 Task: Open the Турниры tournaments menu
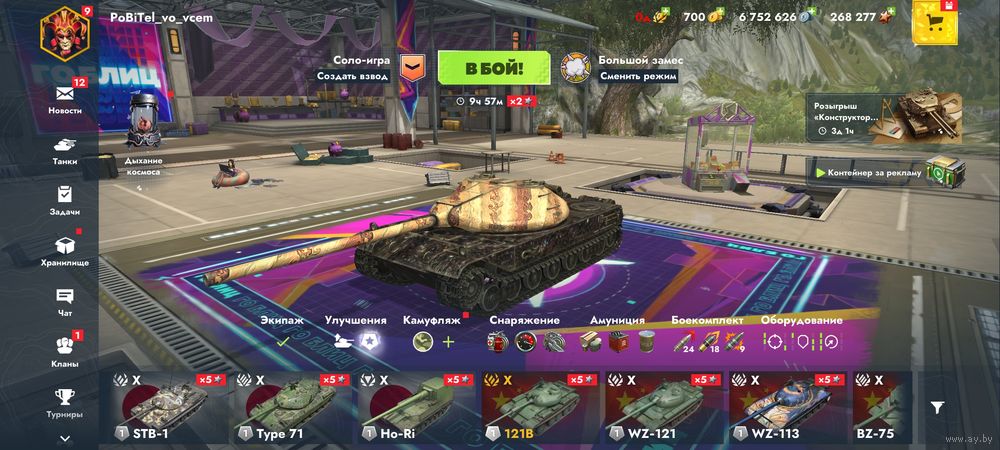point(65,402)
